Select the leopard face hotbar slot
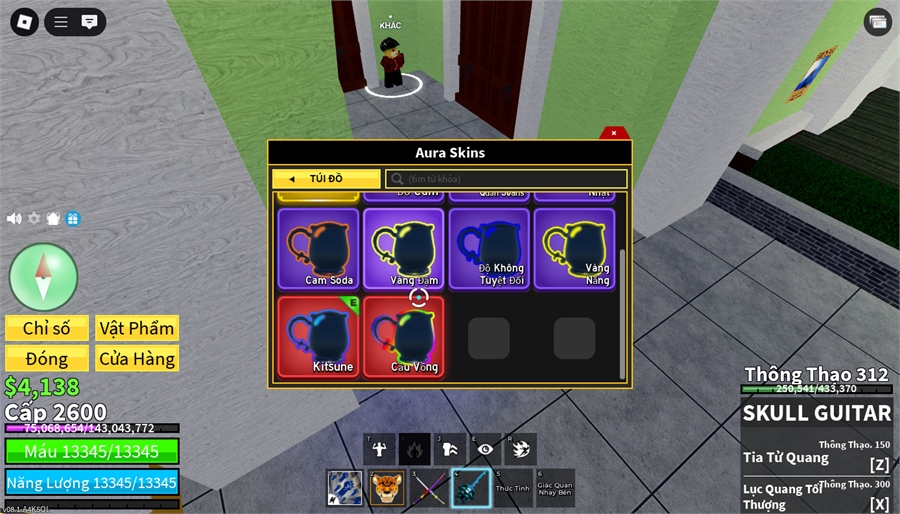Screen dimensions: 900x514 tap(387, 488)
